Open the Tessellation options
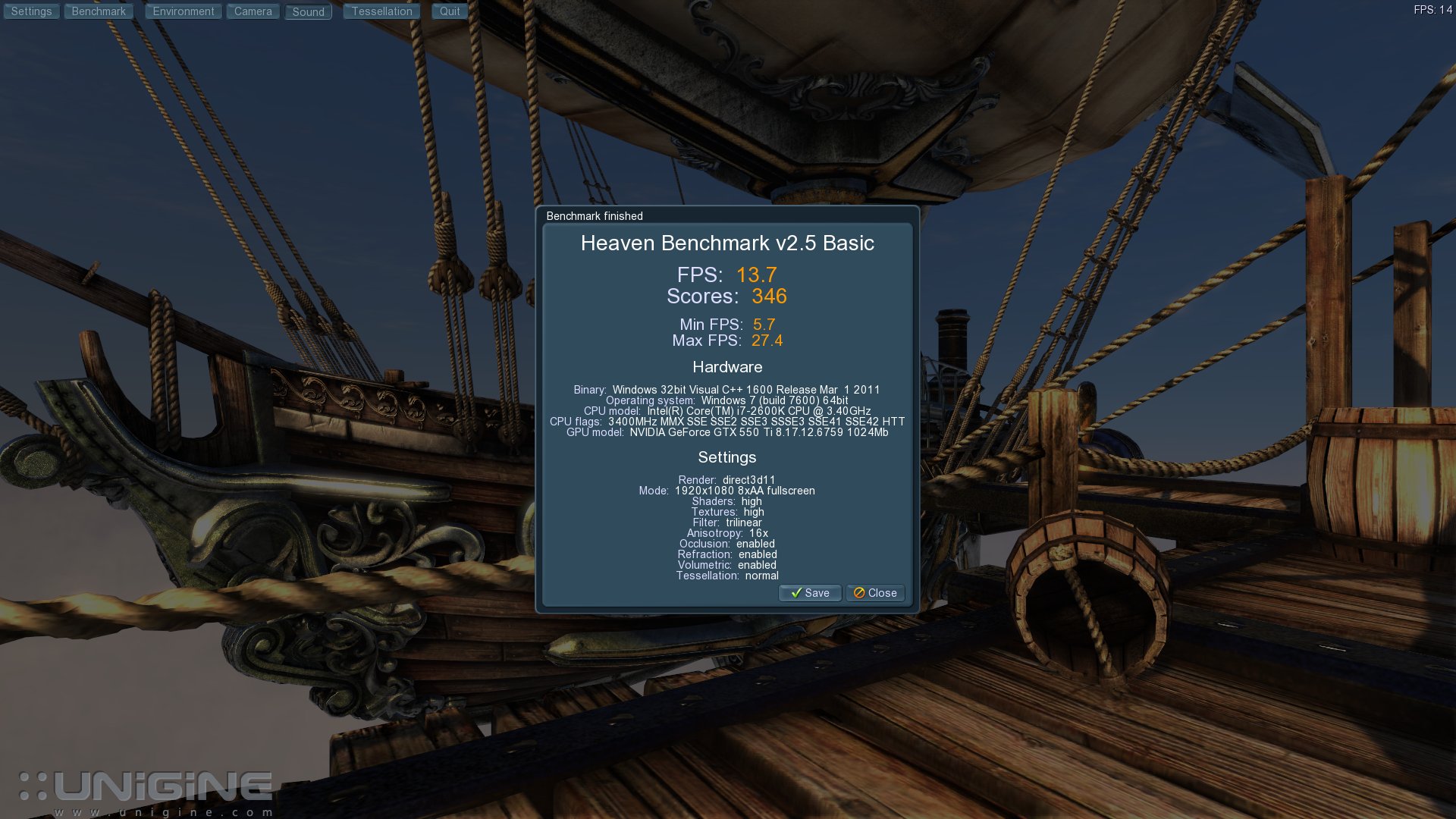Screen dimensions: 1456x819 381,11
